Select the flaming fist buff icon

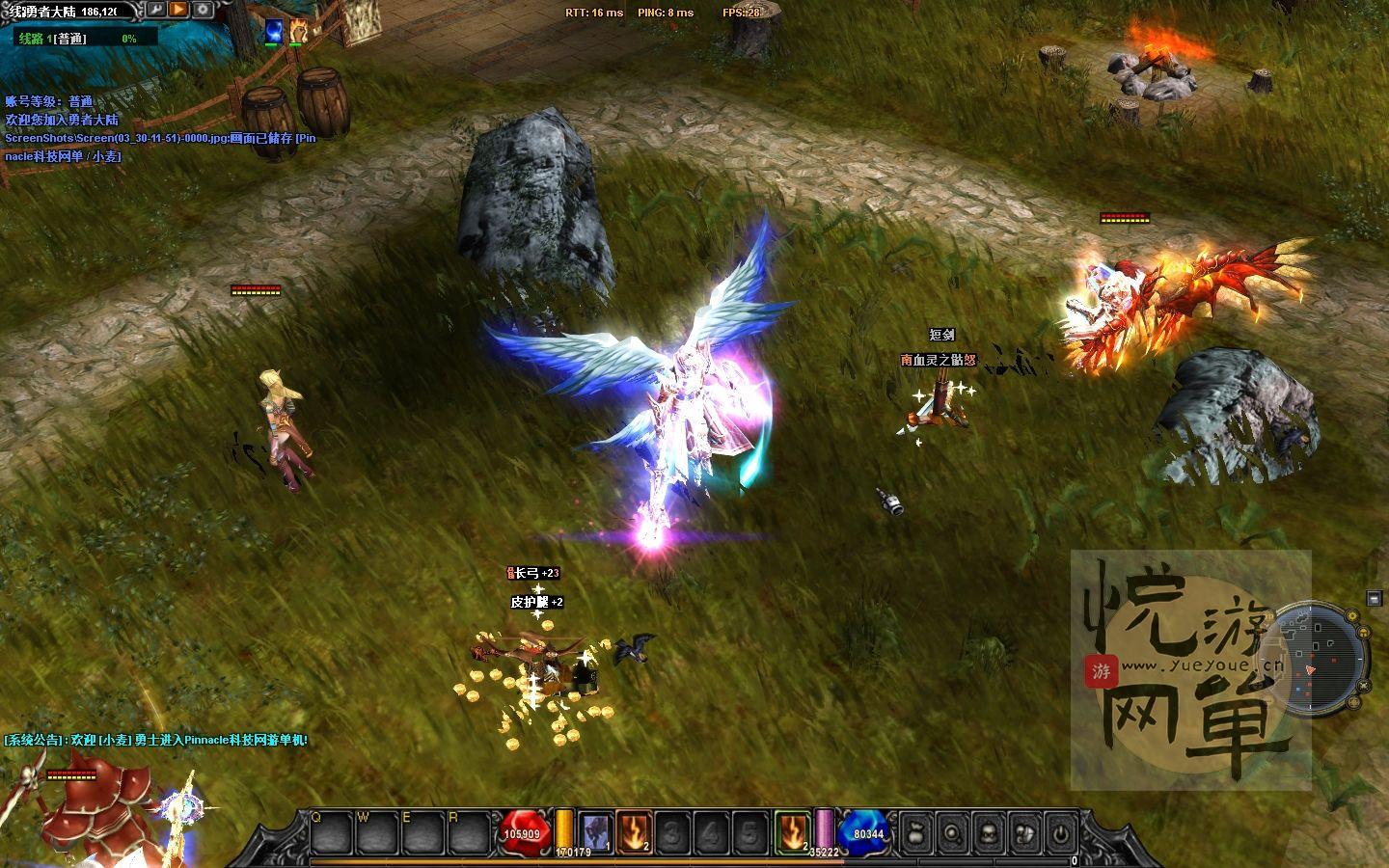298,31
